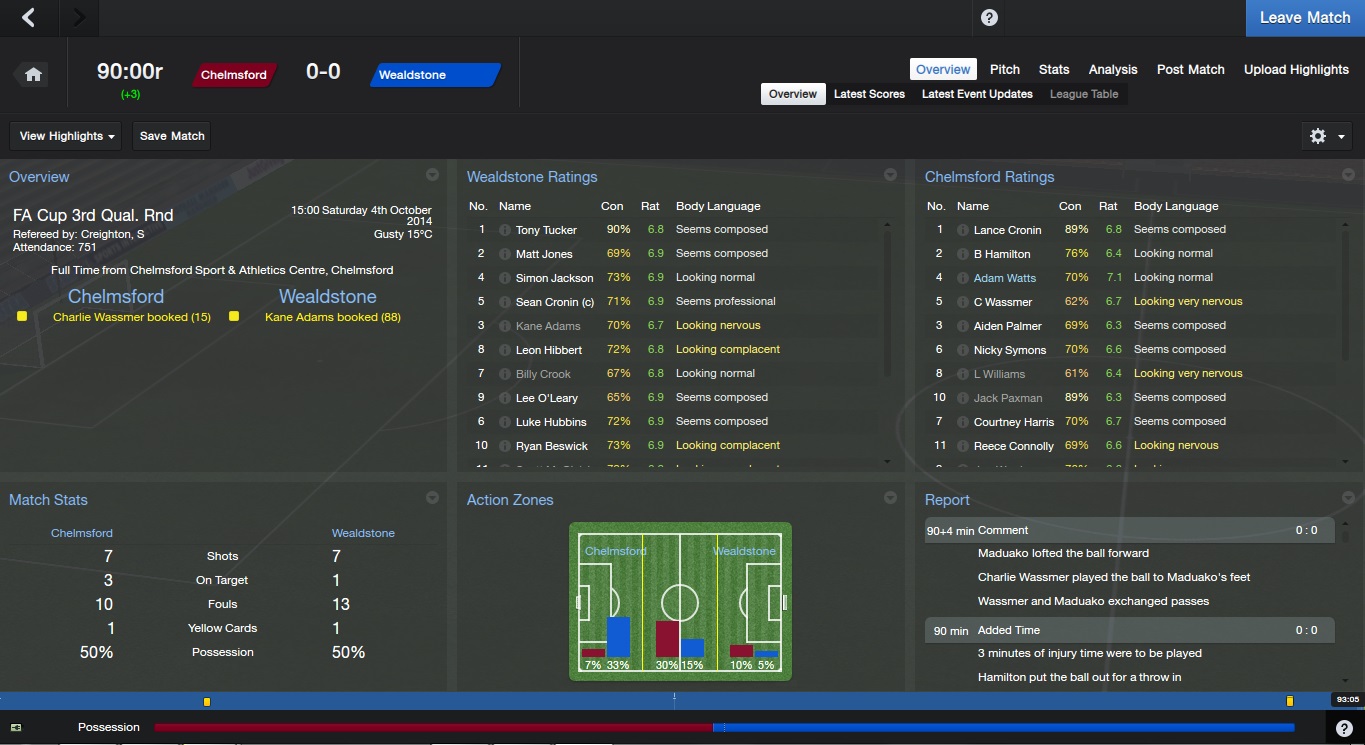Open the Stats tab
This screenshot has width=1365, height=745.
(1054, 69)
